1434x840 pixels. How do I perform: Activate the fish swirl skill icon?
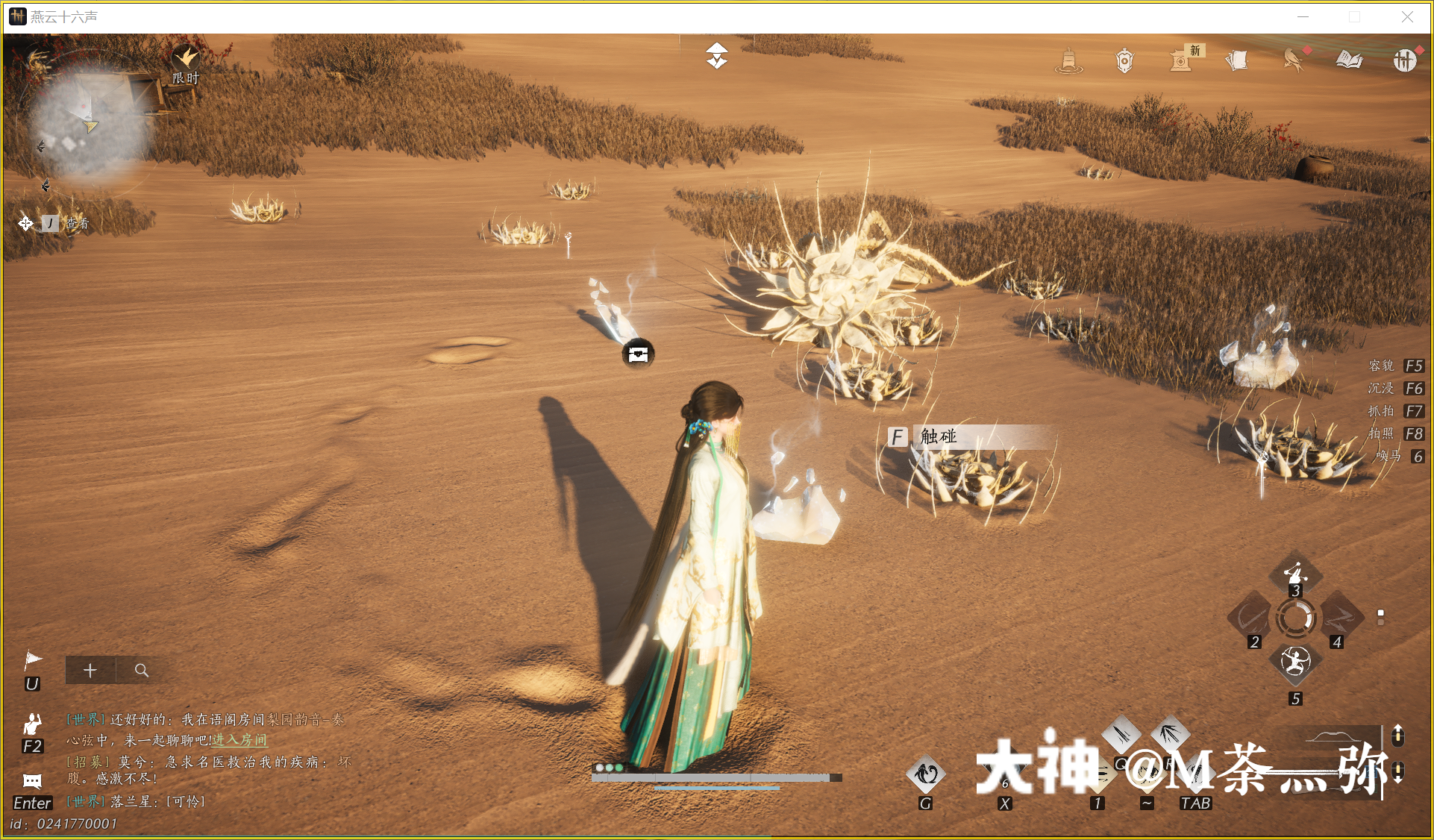tap(926, 774)
